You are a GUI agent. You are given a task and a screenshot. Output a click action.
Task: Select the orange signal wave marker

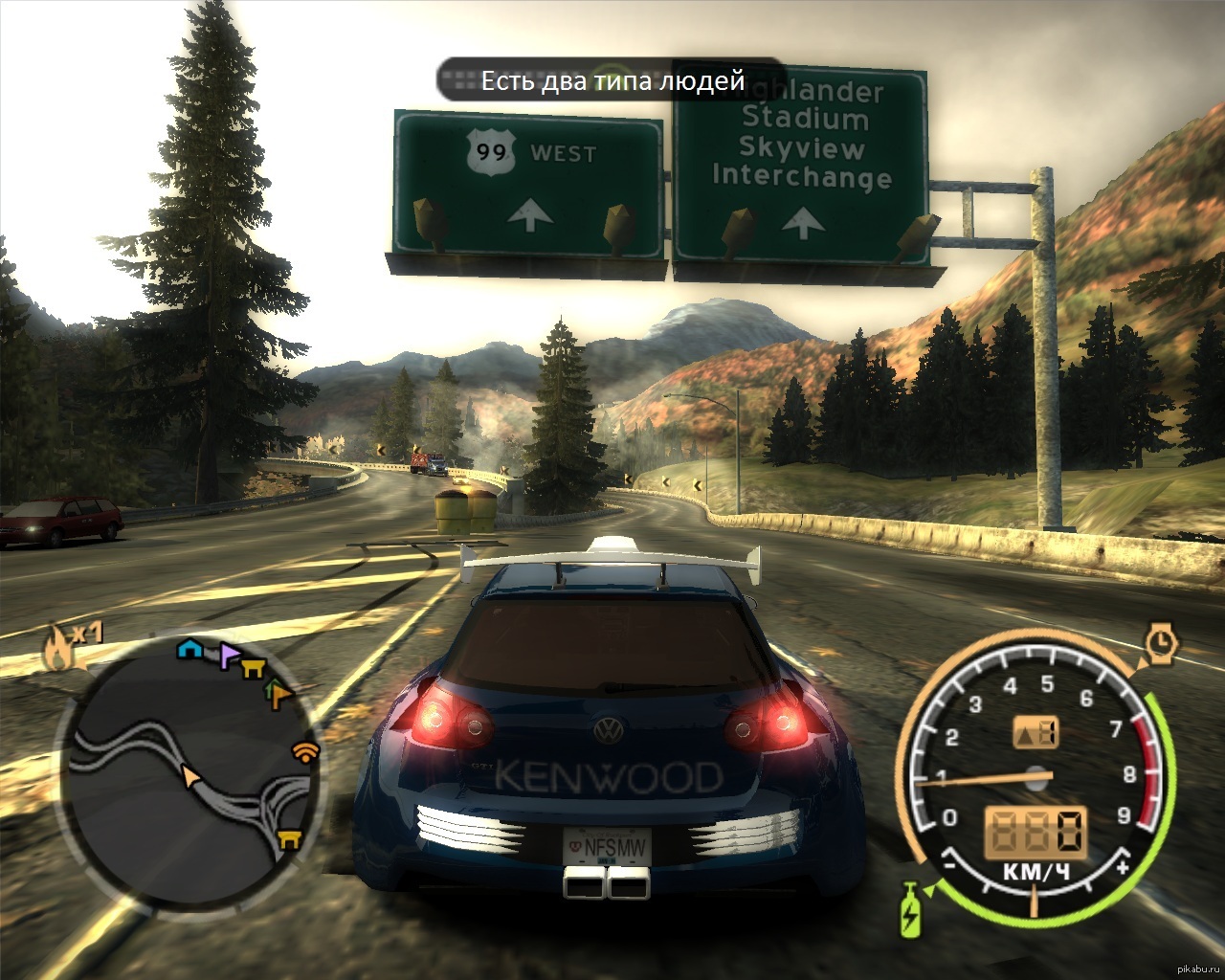(305, 751)
